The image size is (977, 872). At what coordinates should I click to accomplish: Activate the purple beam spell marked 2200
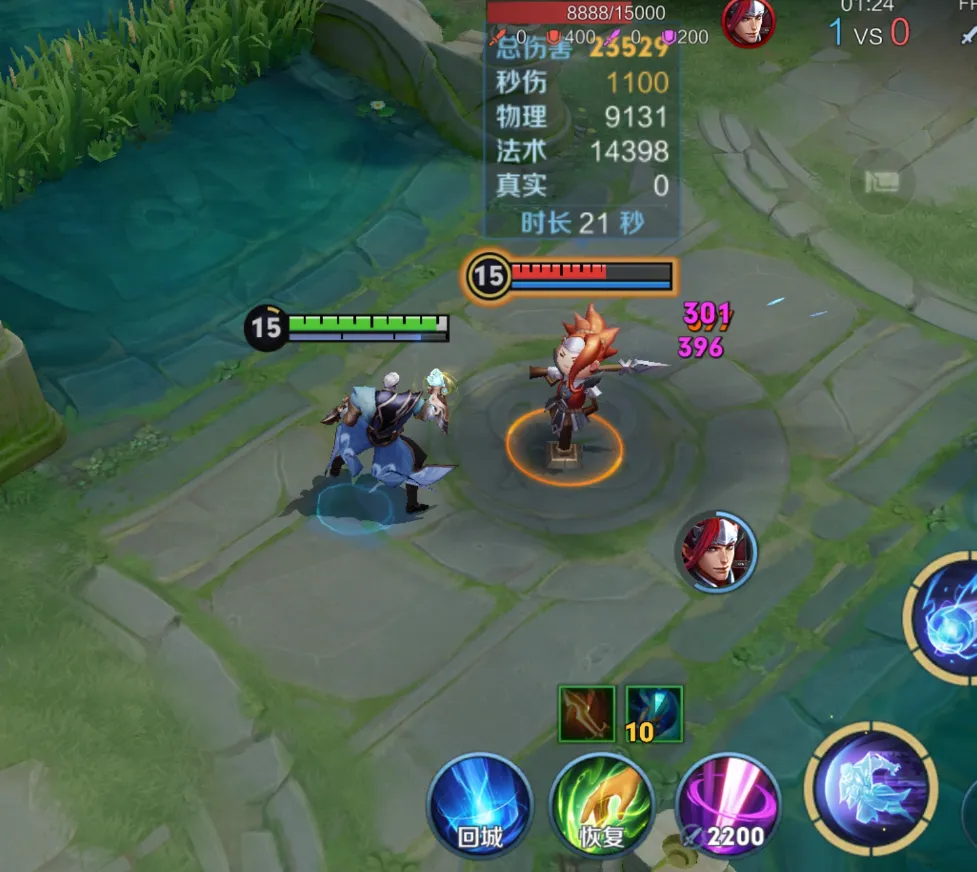pyautogui.click(x=727, y=806)
